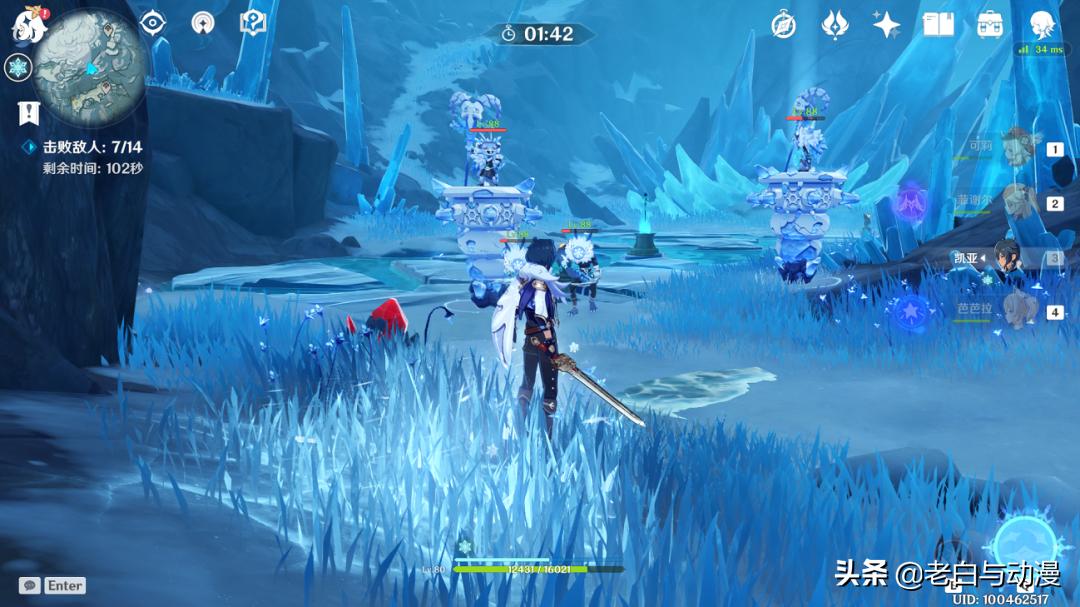Open the backpack inventory
Image resolution: width=1080 pixels, height=607 pixels.
pyautogui.click(x=990, y=26)
